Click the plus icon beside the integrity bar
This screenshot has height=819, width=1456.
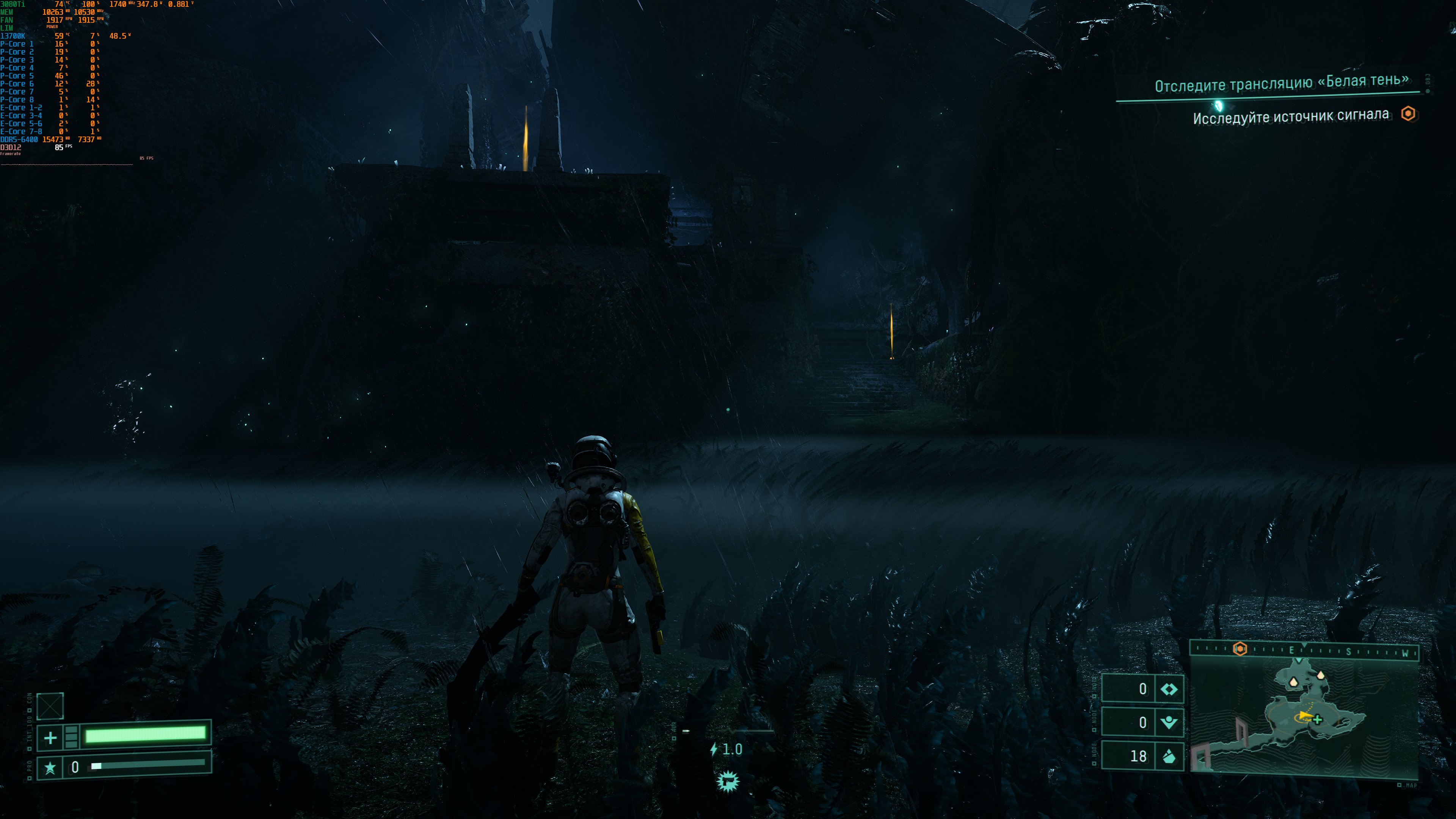(50, 737)
